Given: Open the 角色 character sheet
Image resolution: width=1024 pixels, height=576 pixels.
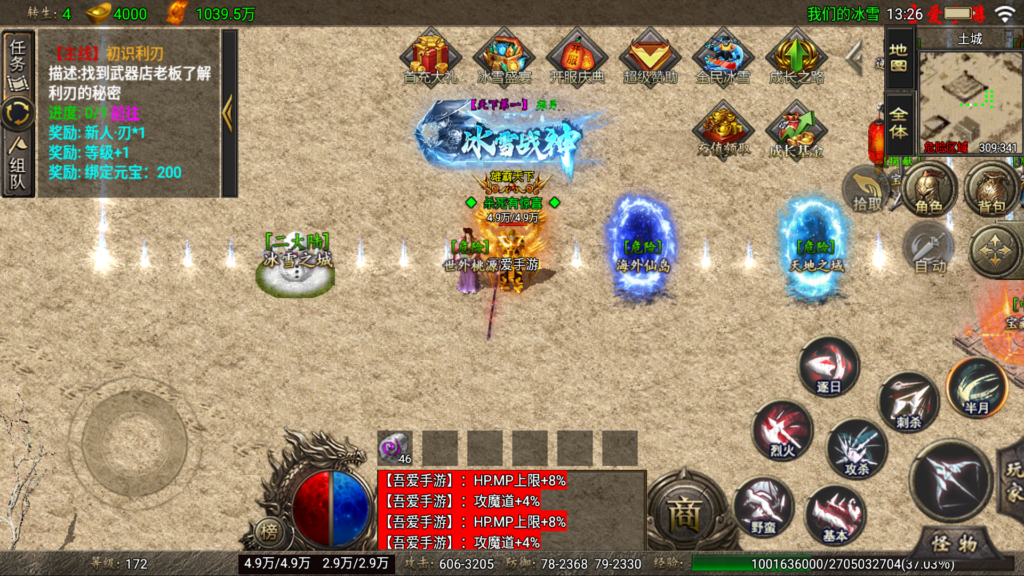Looking at the screenshot, I should click(929, 190).
